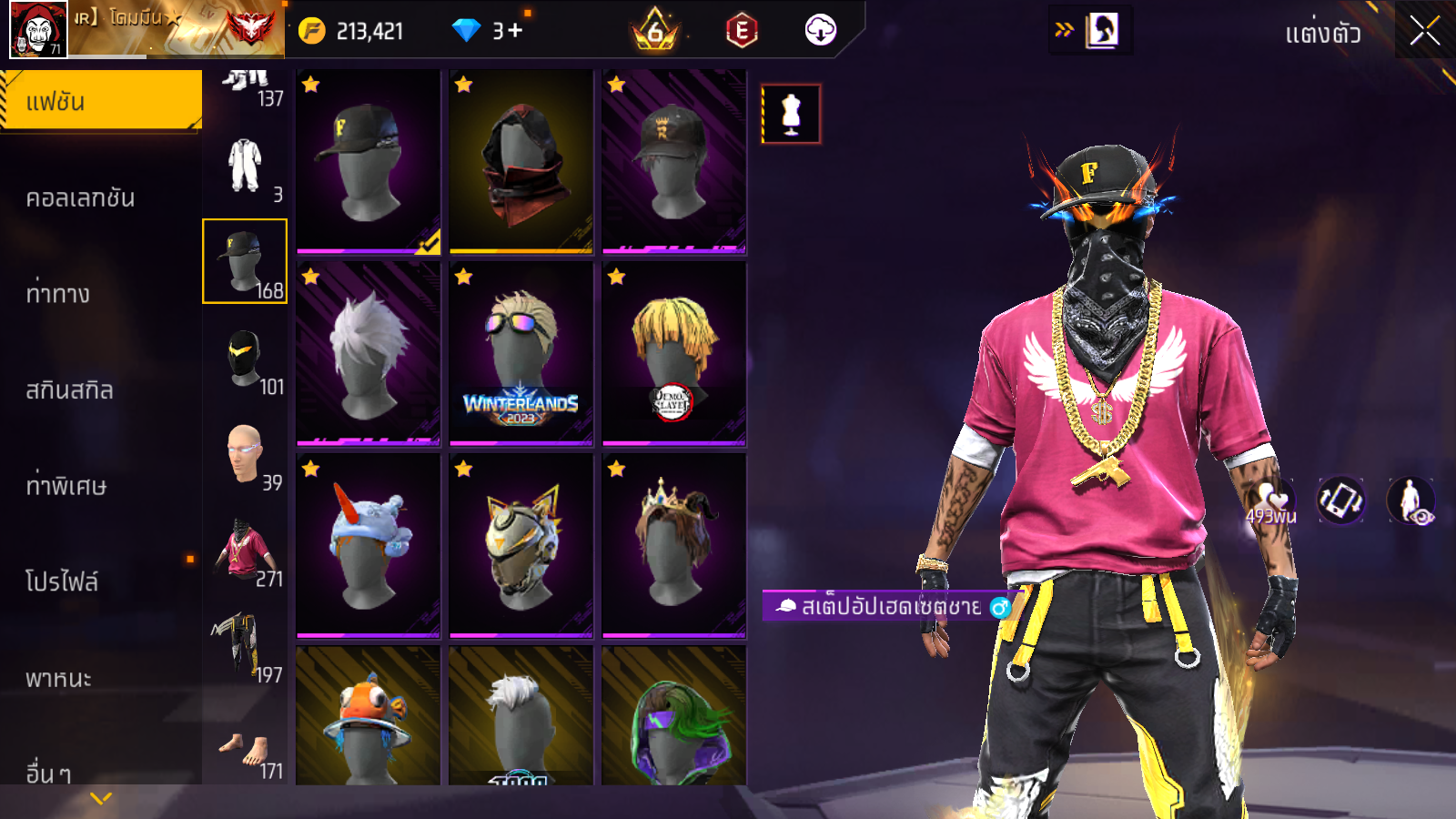Open the ท่าทาง section

59,294
